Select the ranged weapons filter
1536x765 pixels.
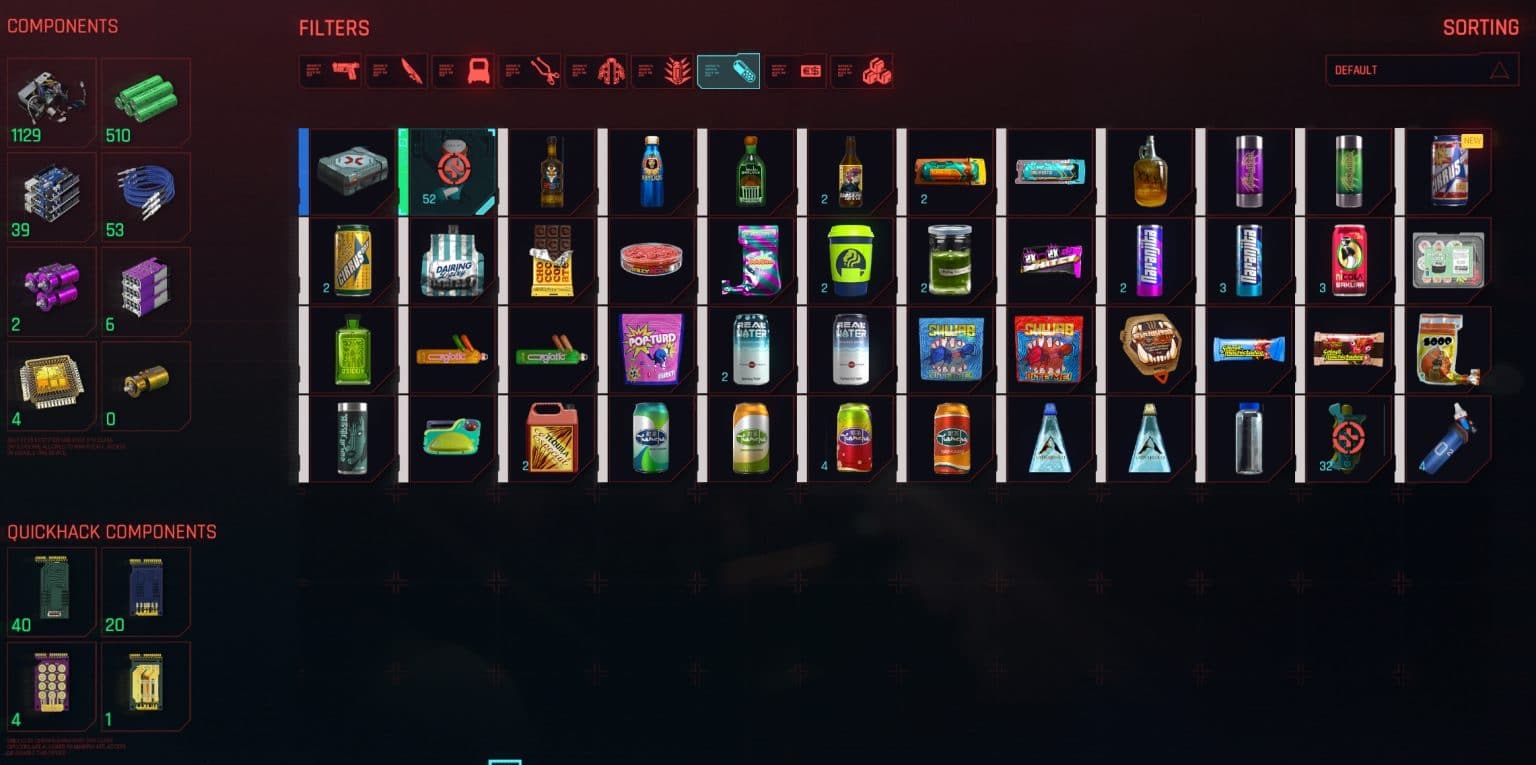coord(330,70)
